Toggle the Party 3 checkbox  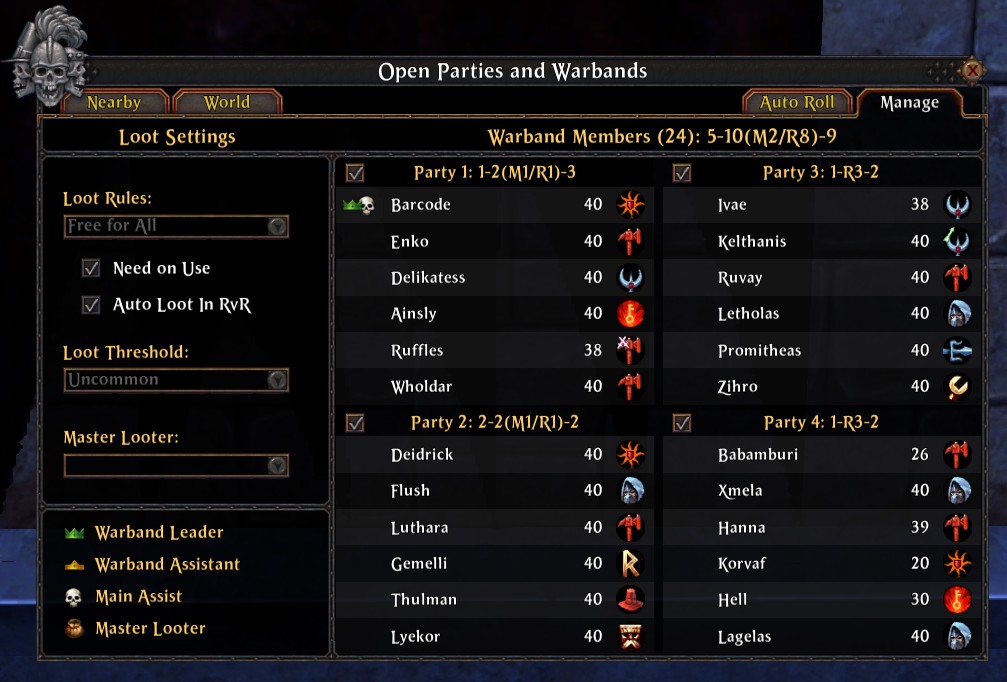(x=682, y=173)
